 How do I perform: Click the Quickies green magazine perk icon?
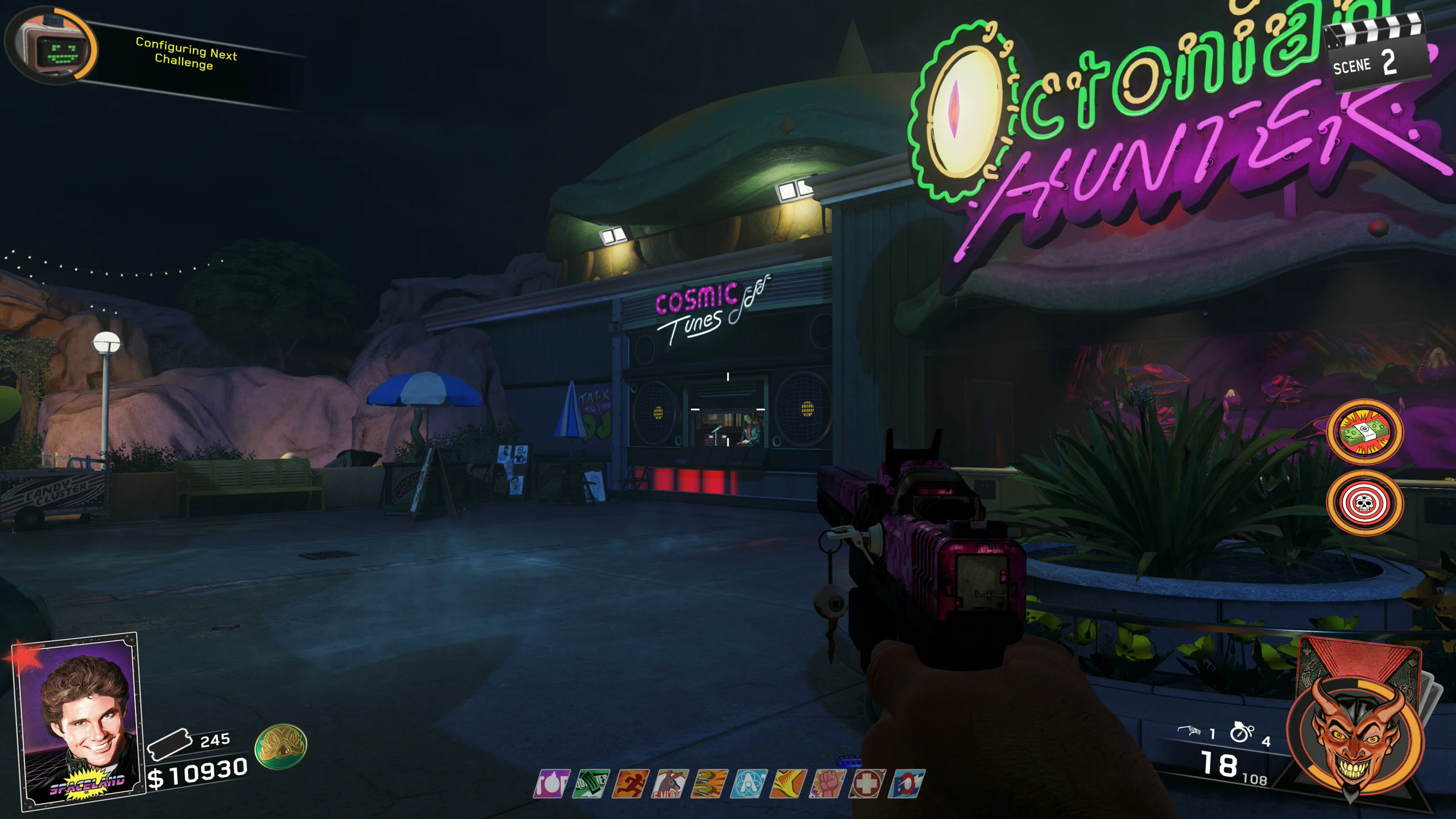pos(590,784)
